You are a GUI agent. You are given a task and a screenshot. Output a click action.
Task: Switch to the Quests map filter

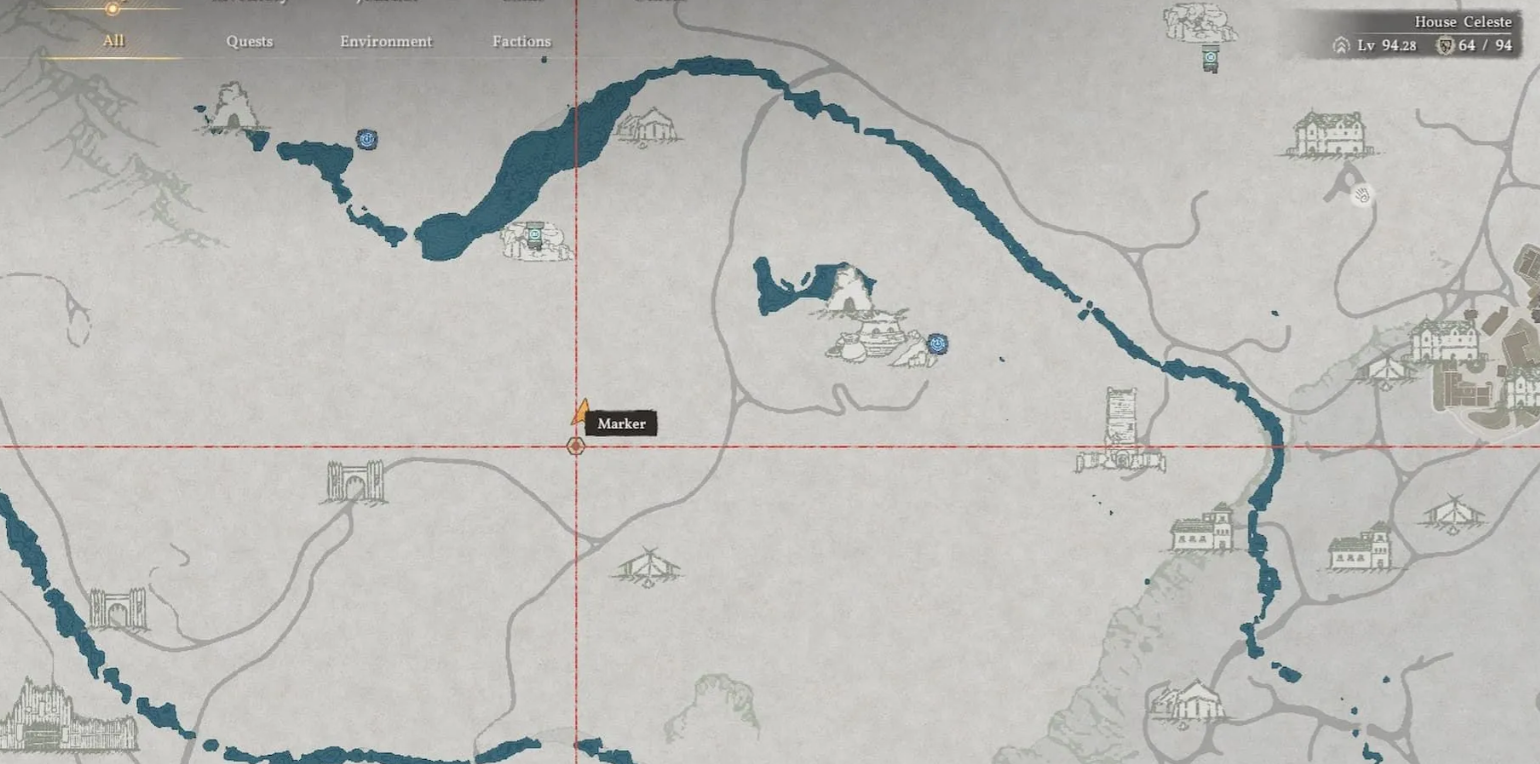249,42
